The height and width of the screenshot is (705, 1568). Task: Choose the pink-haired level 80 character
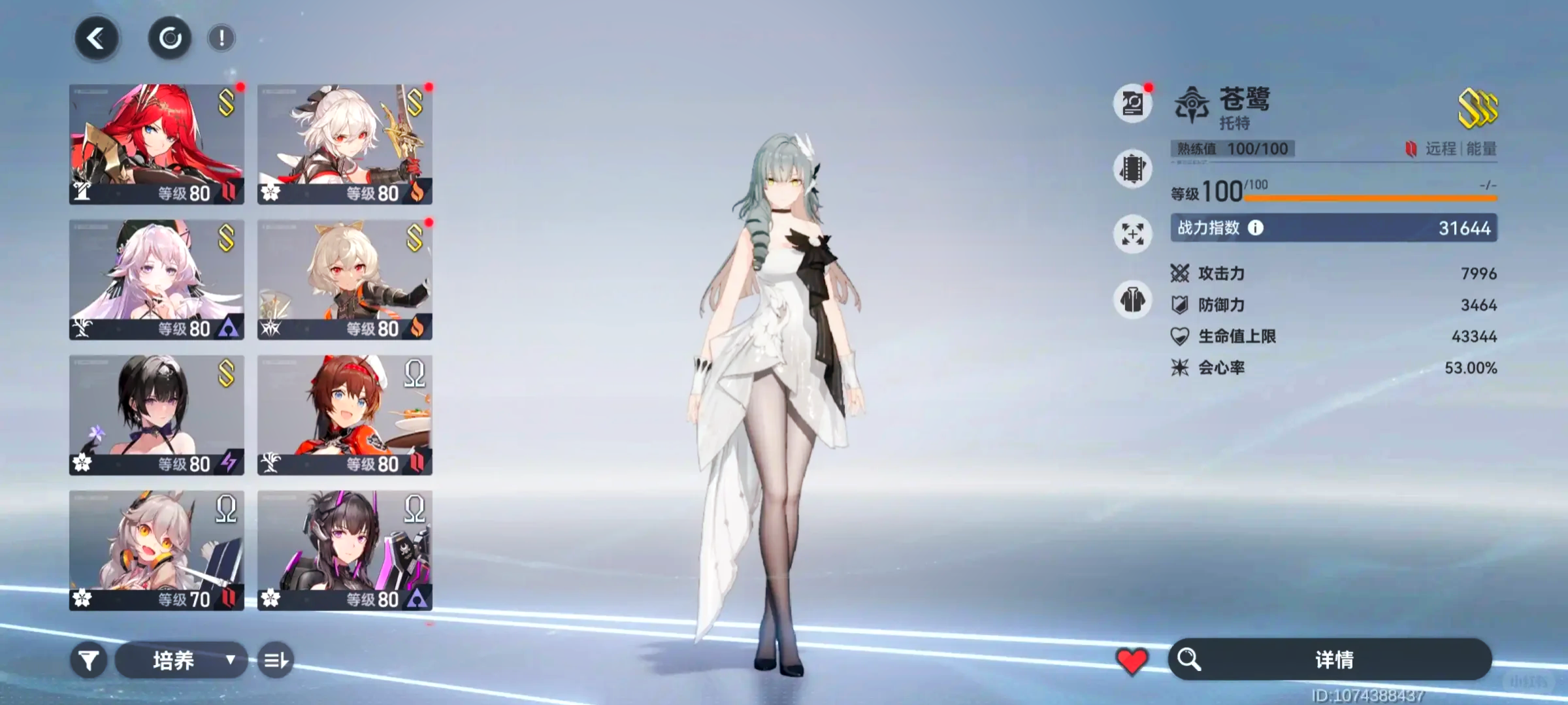tap(157, 280)
